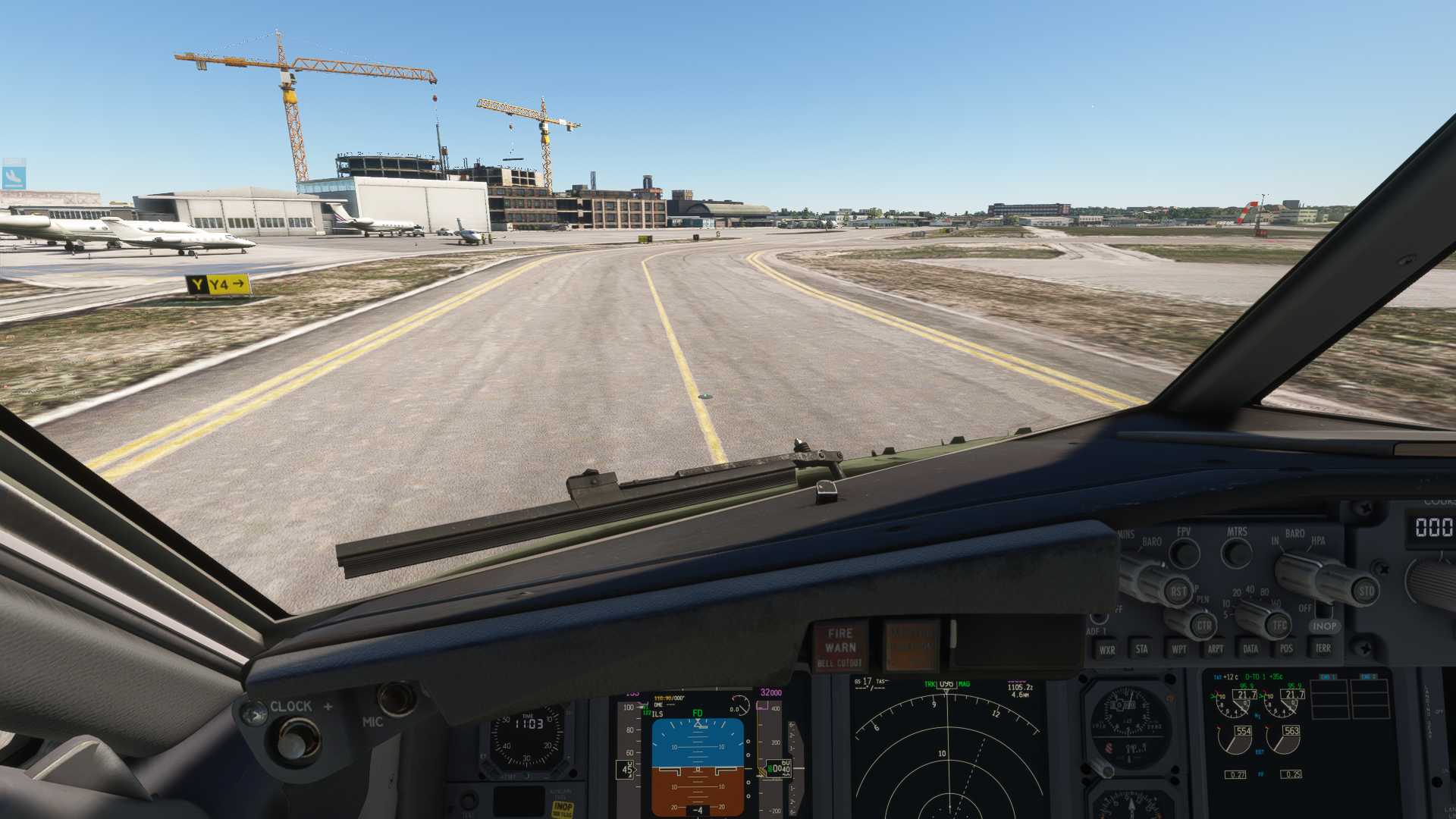This screenshot has width=1456, height=819.
Task: Acknowledge the amber master caution light
Action: coord(911,647)
